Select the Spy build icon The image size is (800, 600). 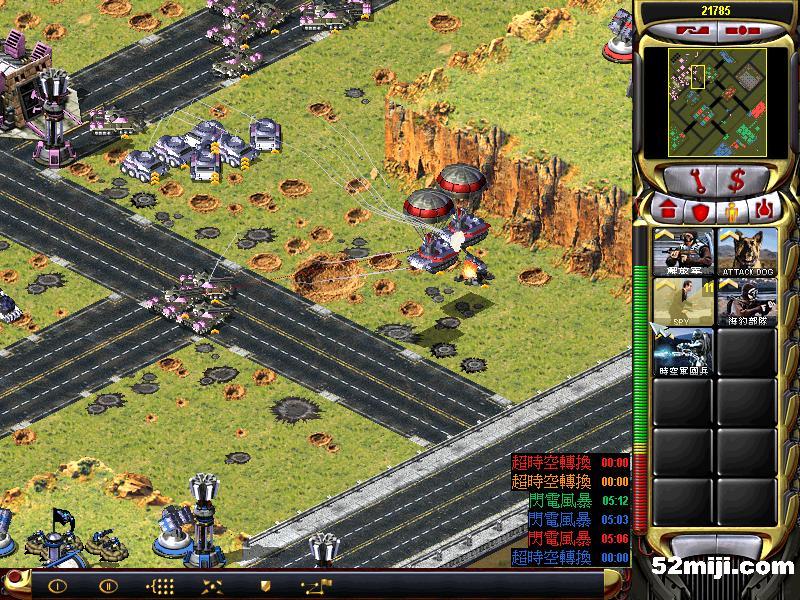point(684,302)
